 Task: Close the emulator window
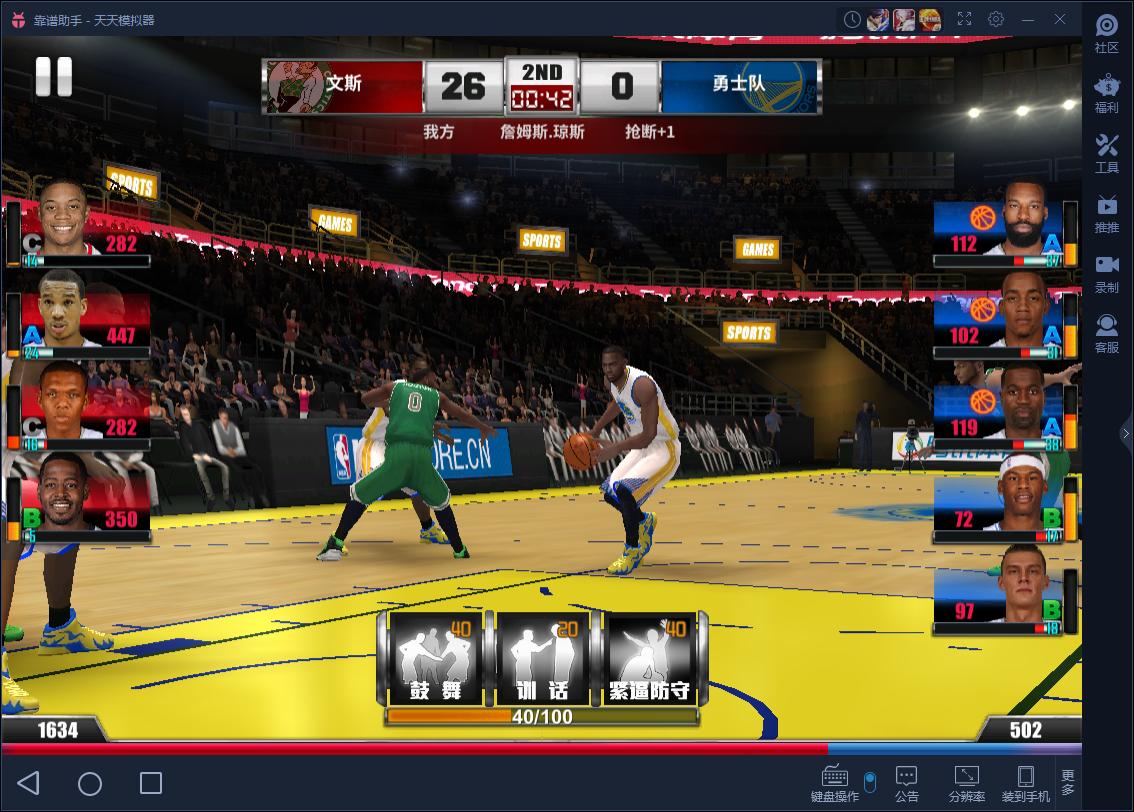1060,19
